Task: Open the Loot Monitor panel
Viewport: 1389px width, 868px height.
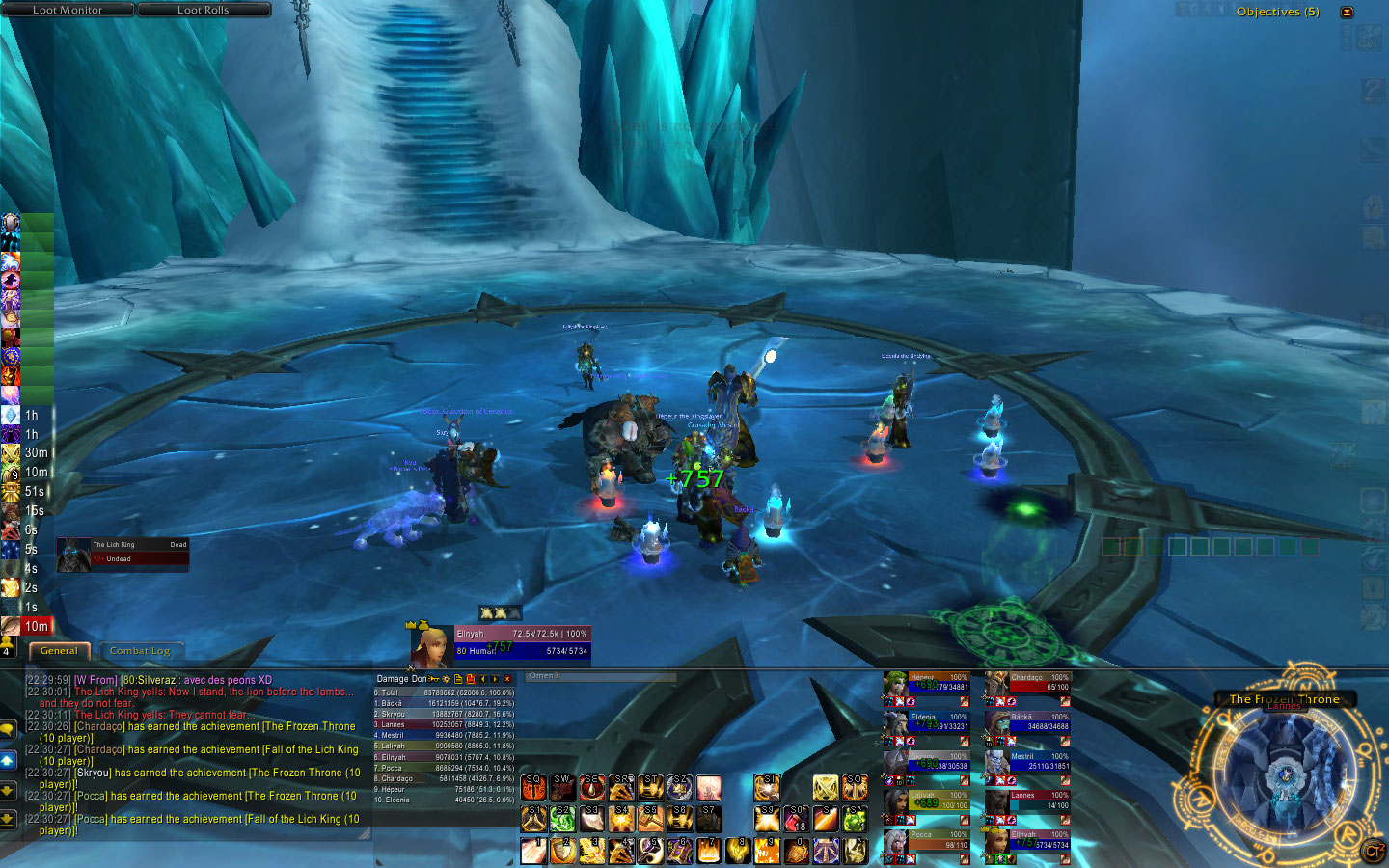Action: coord(68,10)
